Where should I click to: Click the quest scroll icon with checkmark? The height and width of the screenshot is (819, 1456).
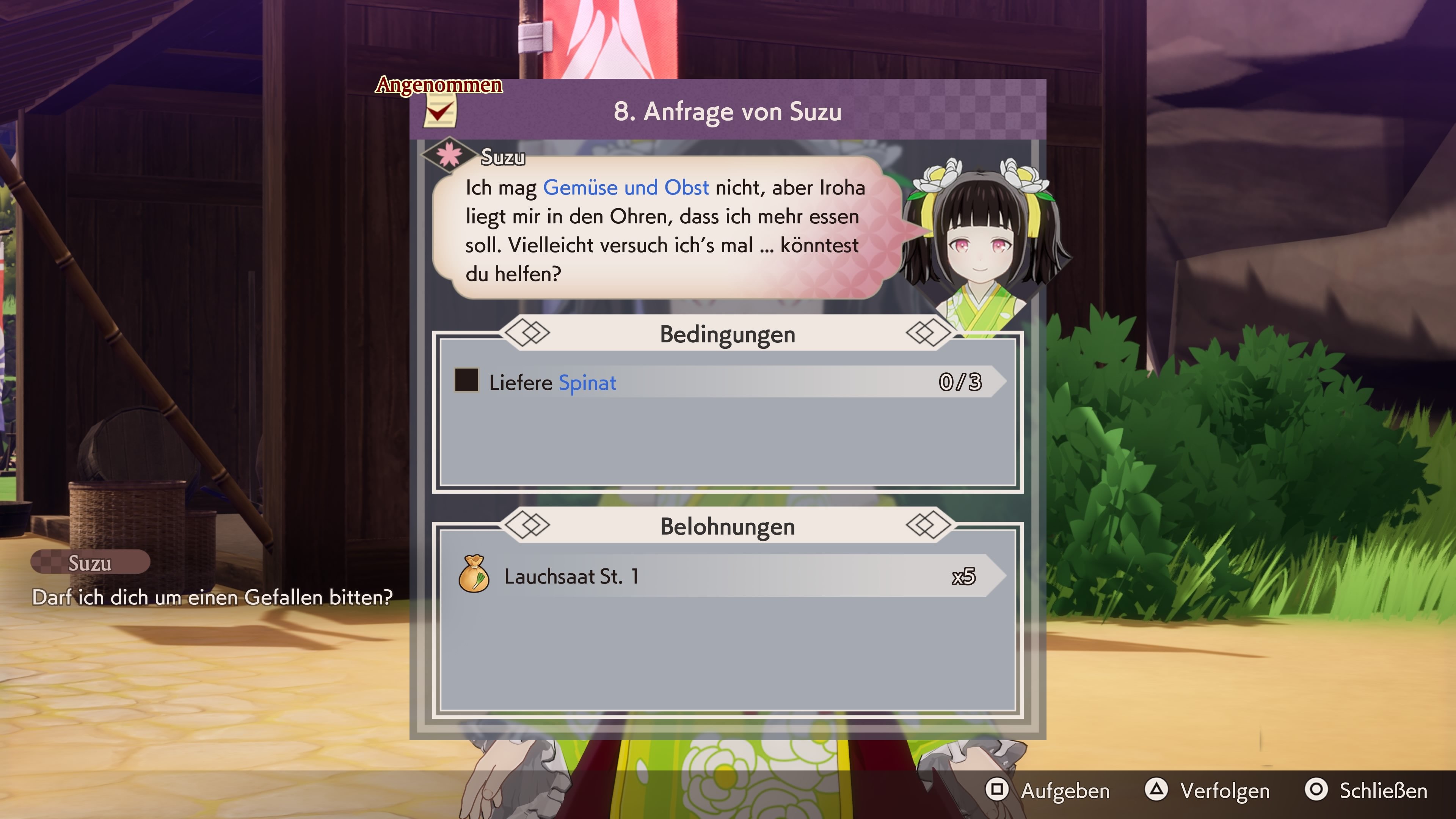(441, 111)
